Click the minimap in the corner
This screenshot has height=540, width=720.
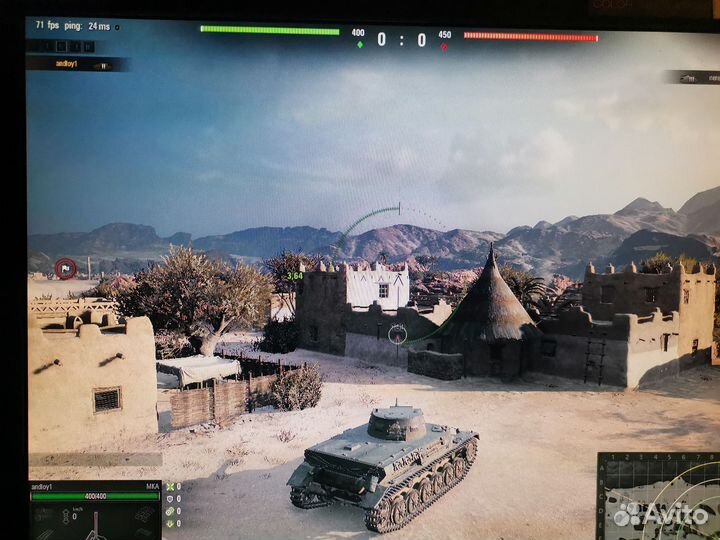pos(658,496)
